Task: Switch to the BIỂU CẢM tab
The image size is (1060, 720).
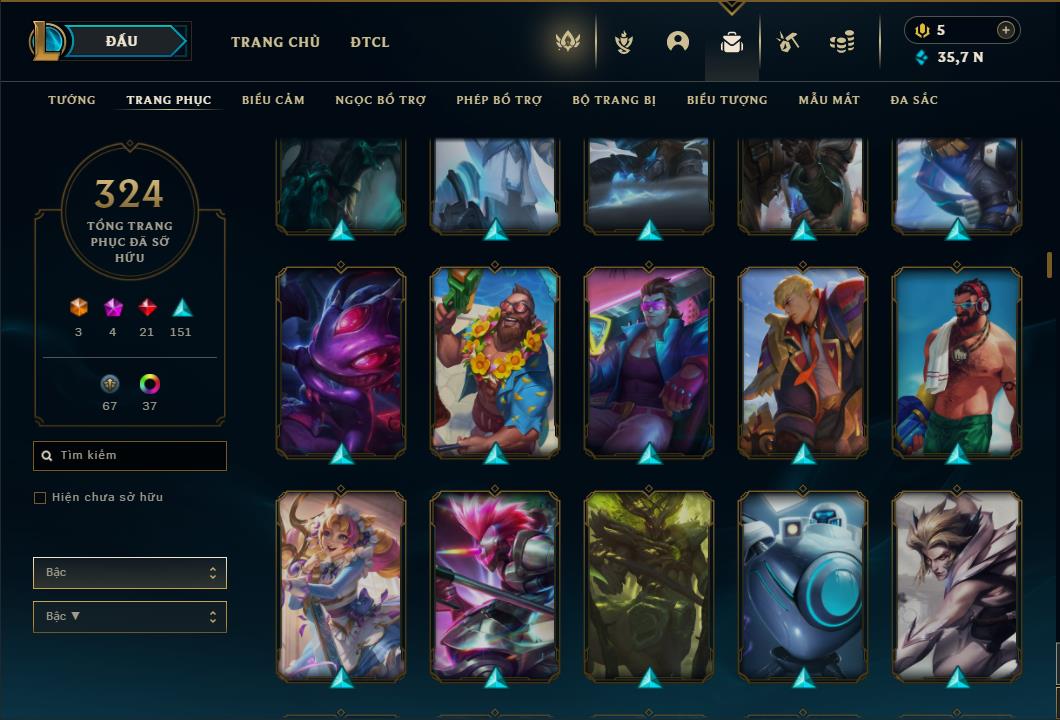Action: pos(273,100)
